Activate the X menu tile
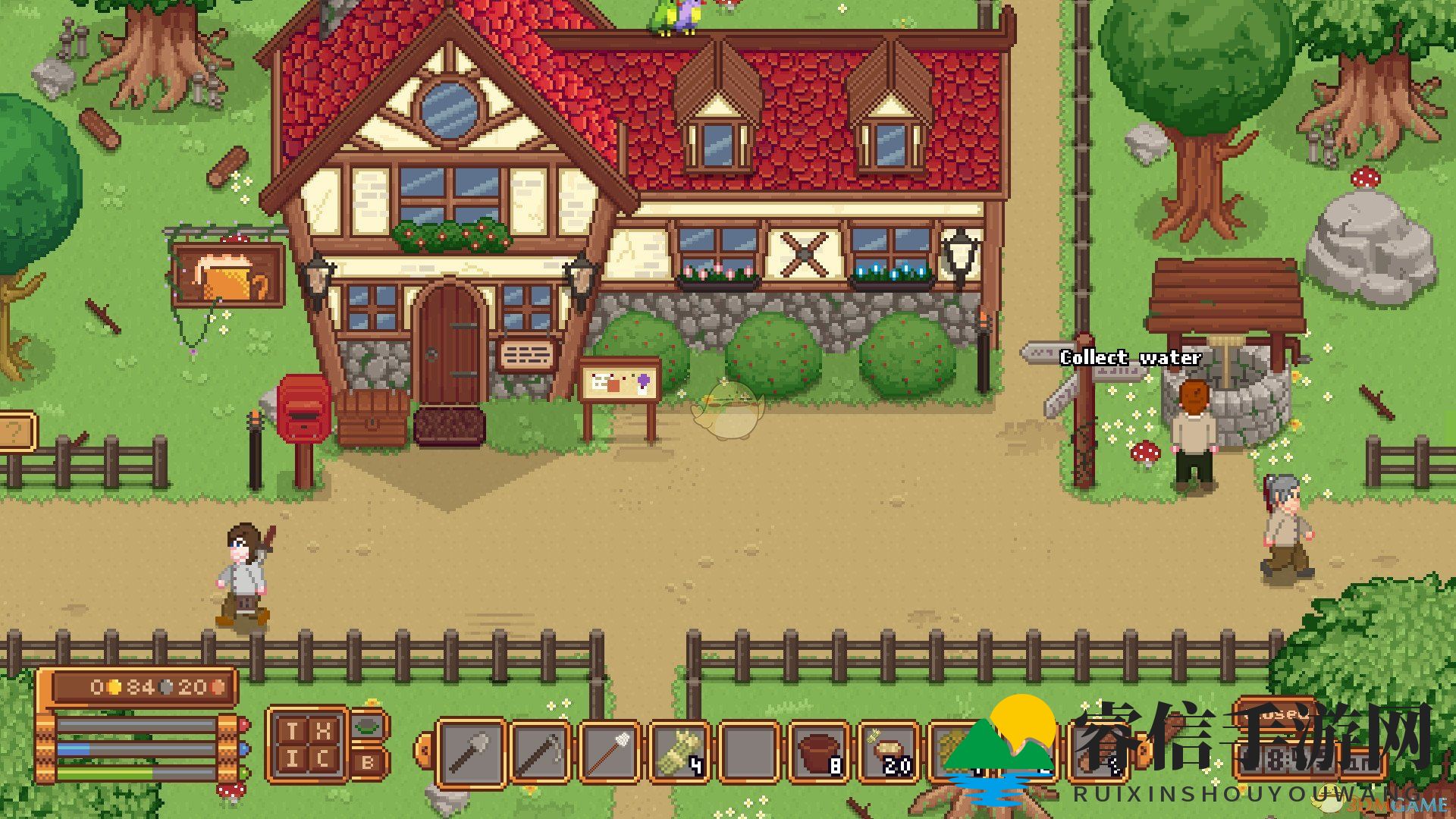The width and height of the screenshot is (1456, 819). tap(323, 731)
